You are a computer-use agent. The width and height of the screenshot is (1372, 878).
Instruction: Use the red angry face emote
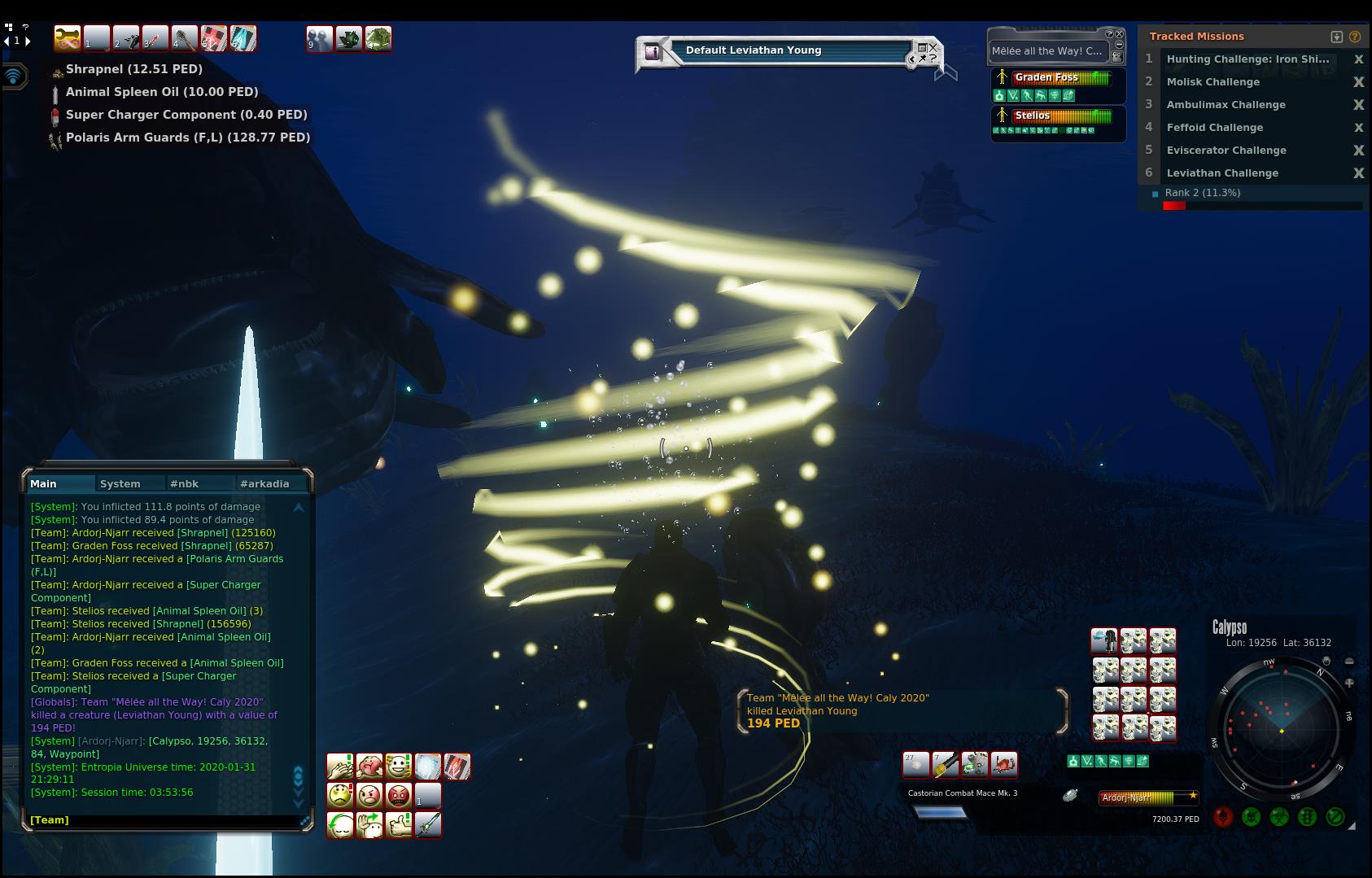point(399,795)
